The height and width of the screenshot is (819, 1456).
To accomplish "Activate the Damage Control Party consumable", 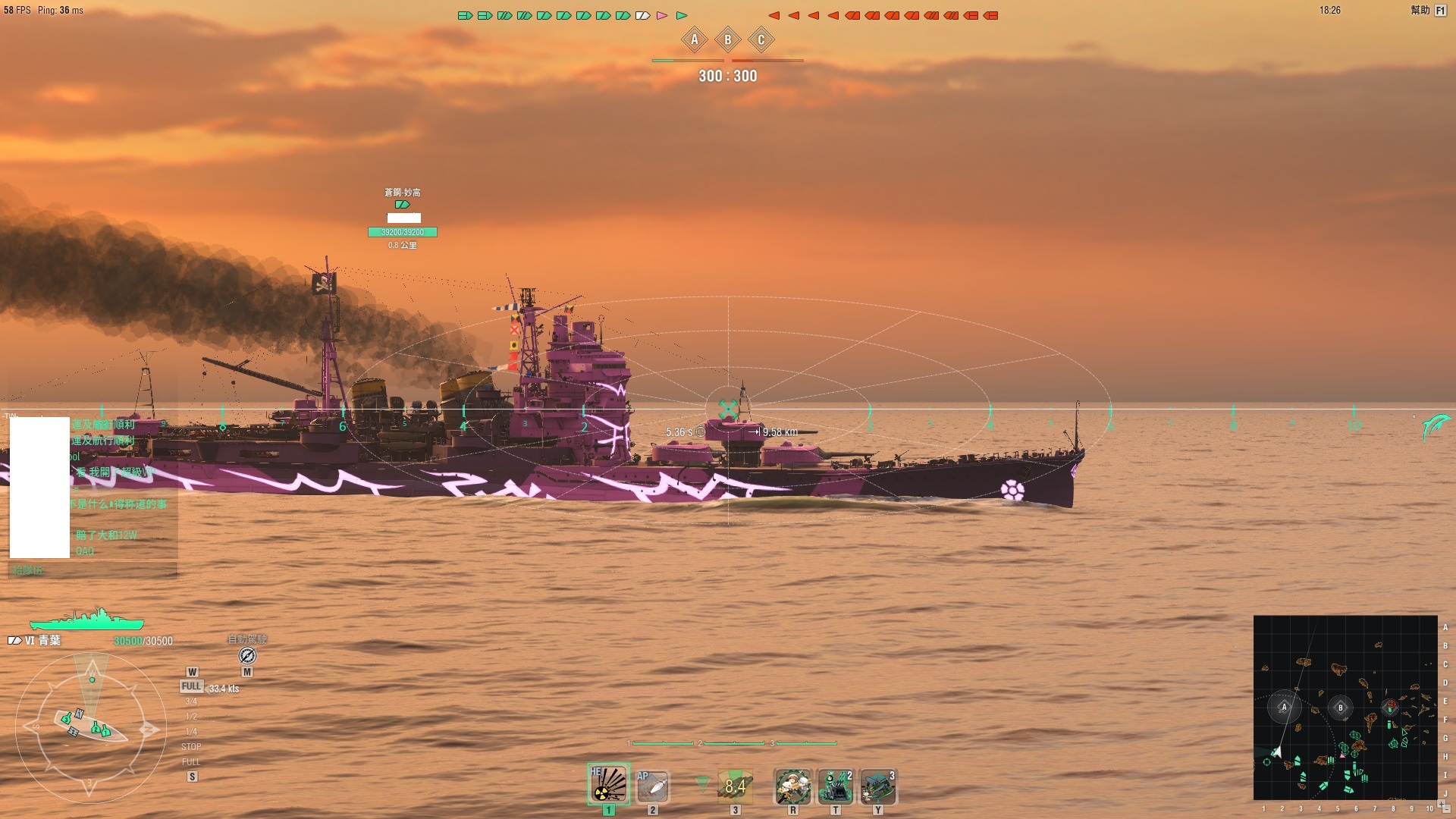I will coord(792,786).
